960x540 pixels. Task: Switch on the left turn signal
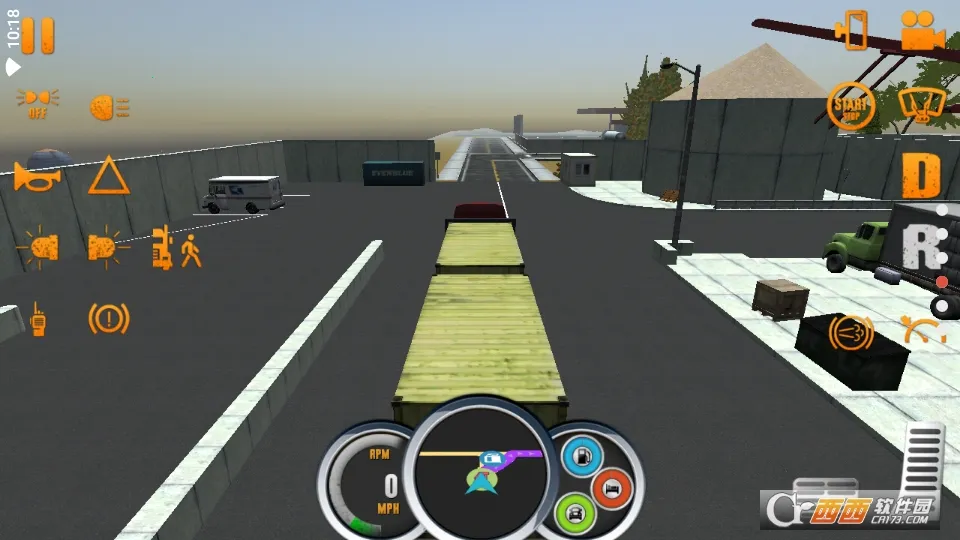pyautogui.click(x=40, y=247)
